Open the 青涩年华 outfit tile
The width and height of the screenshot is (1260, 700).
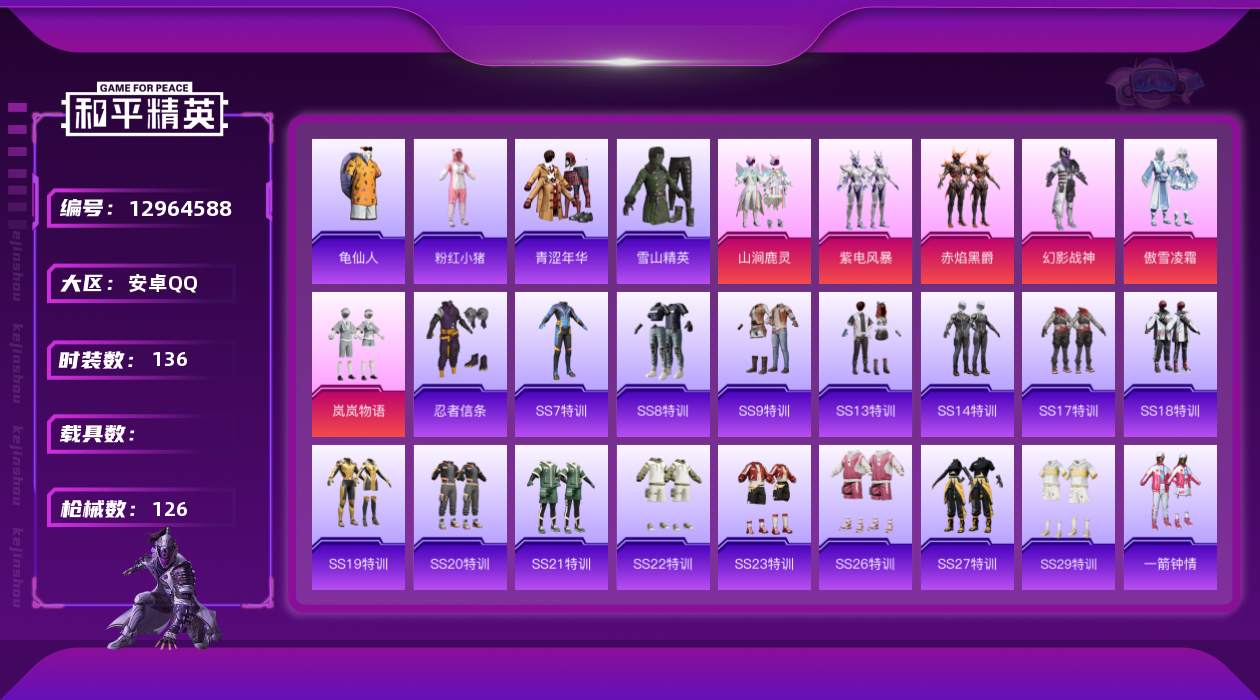coord(561,210)
